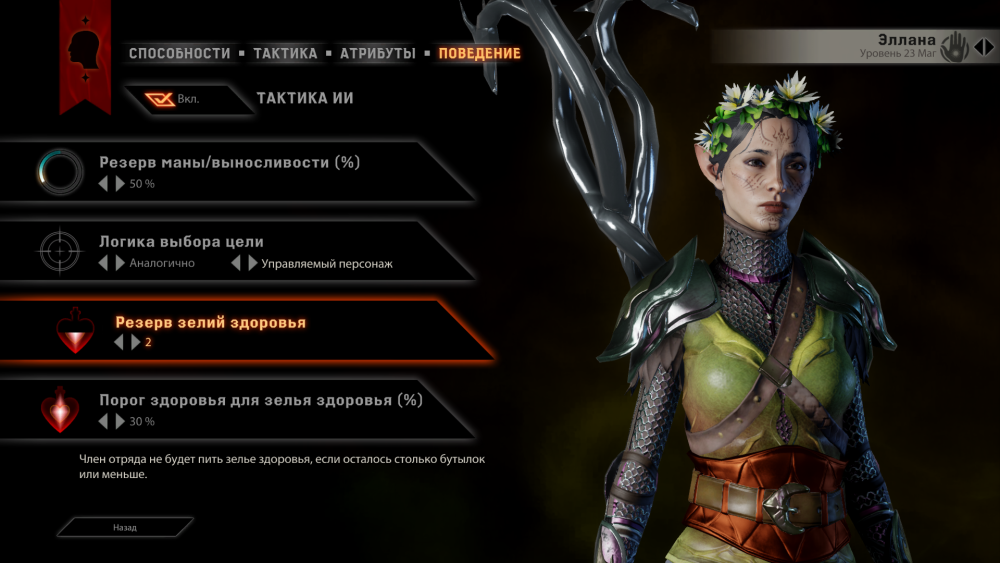Show the Поведение tab
This screenshot has width=1000, height=563.
click(x=479, y=53)
